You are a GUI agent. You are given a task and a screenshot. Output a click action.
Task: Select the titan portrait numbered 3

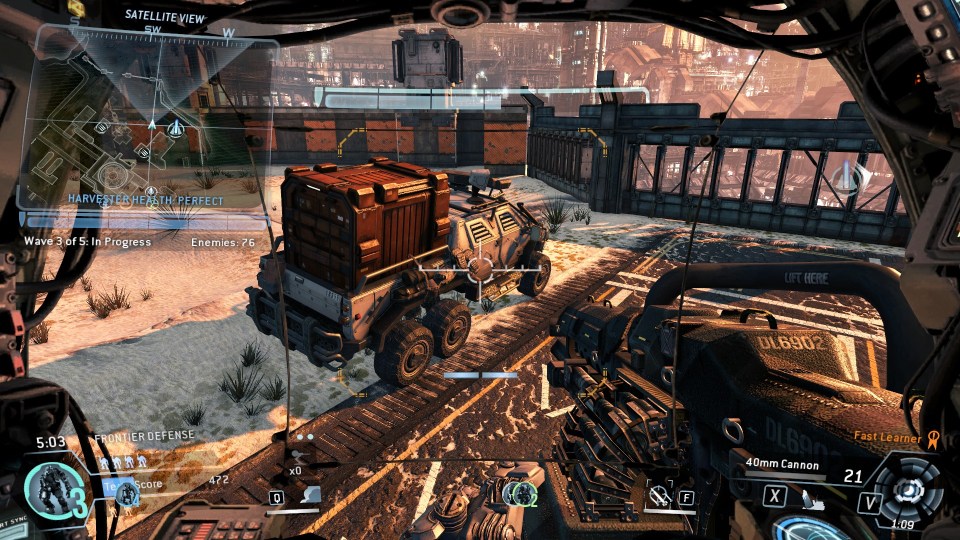click(49, 493)
